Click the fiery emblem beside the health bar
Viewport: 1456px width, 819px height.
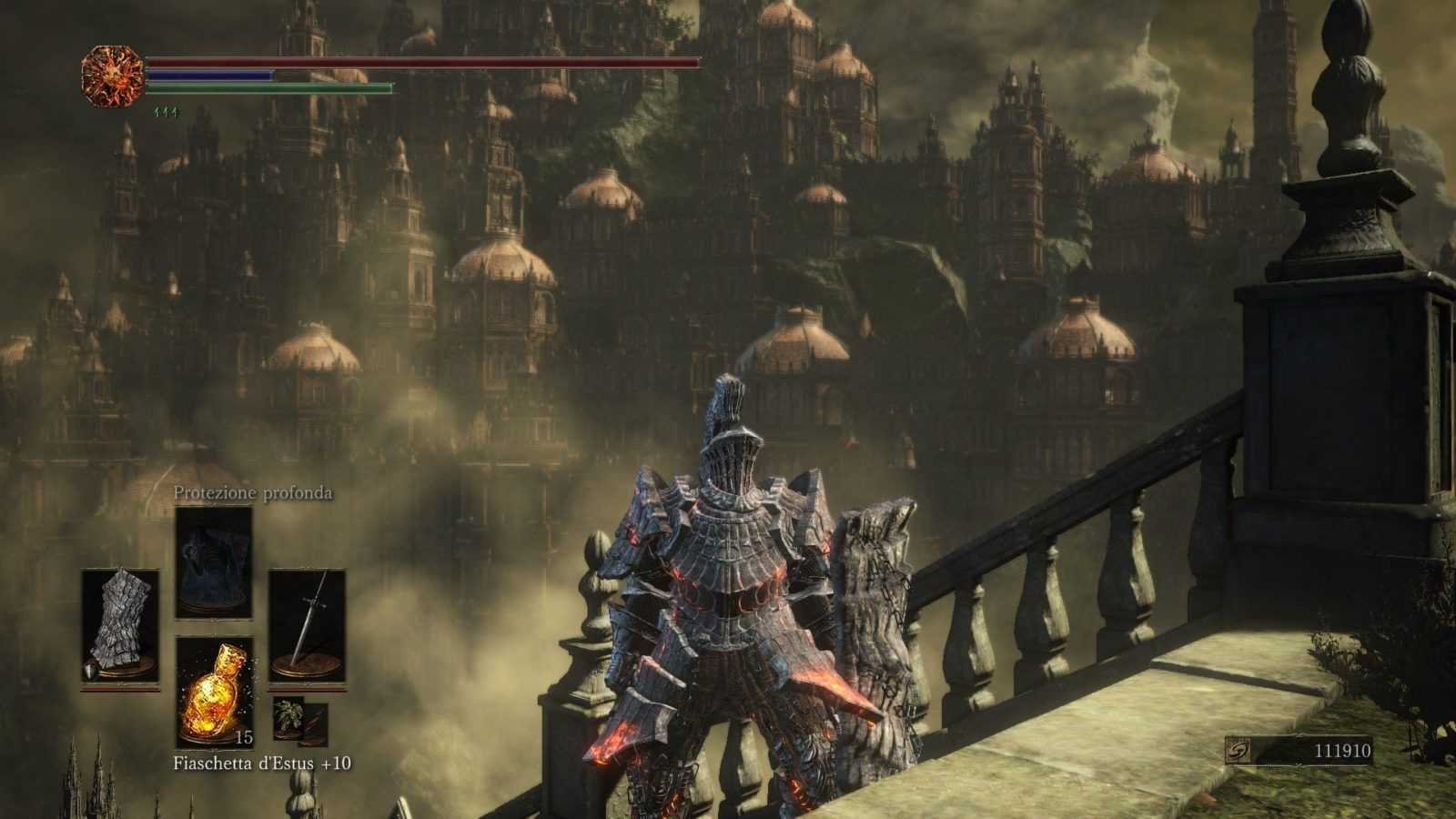(114, 75)
